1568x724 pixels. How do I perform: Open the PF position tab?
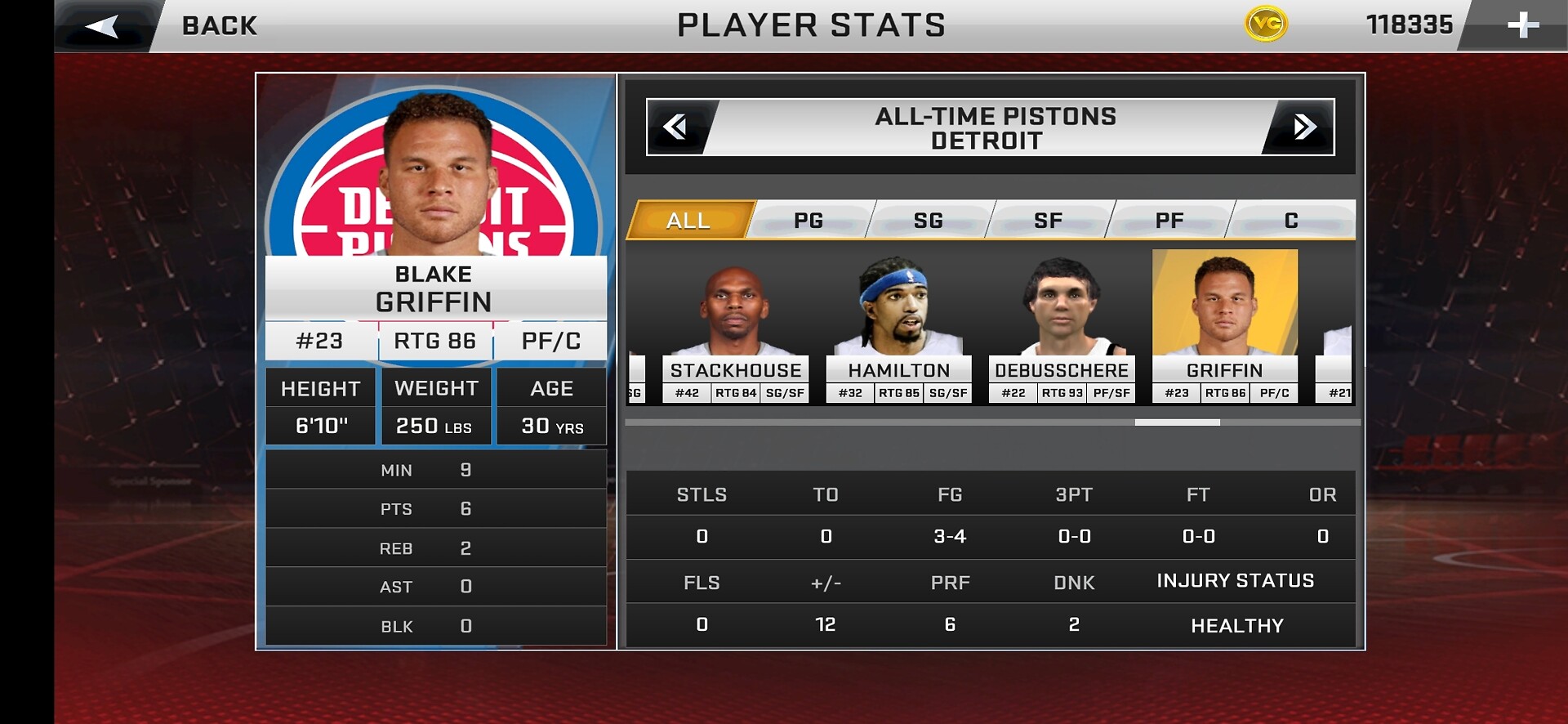pos(1169,220)
